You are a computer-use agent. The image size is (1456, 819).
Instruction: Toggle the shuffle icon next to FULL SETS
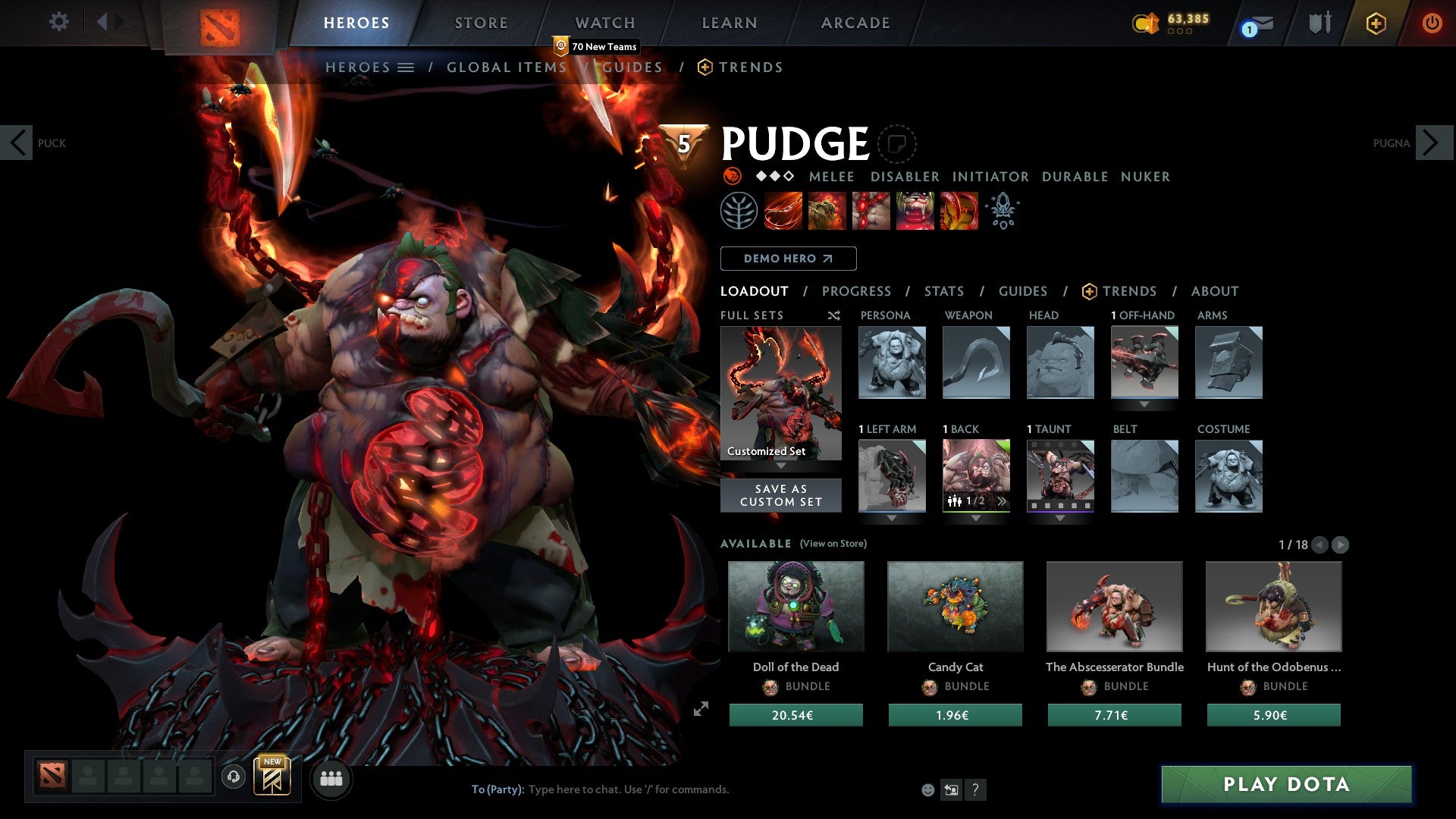pyautogui.click(x=833, y=315)
